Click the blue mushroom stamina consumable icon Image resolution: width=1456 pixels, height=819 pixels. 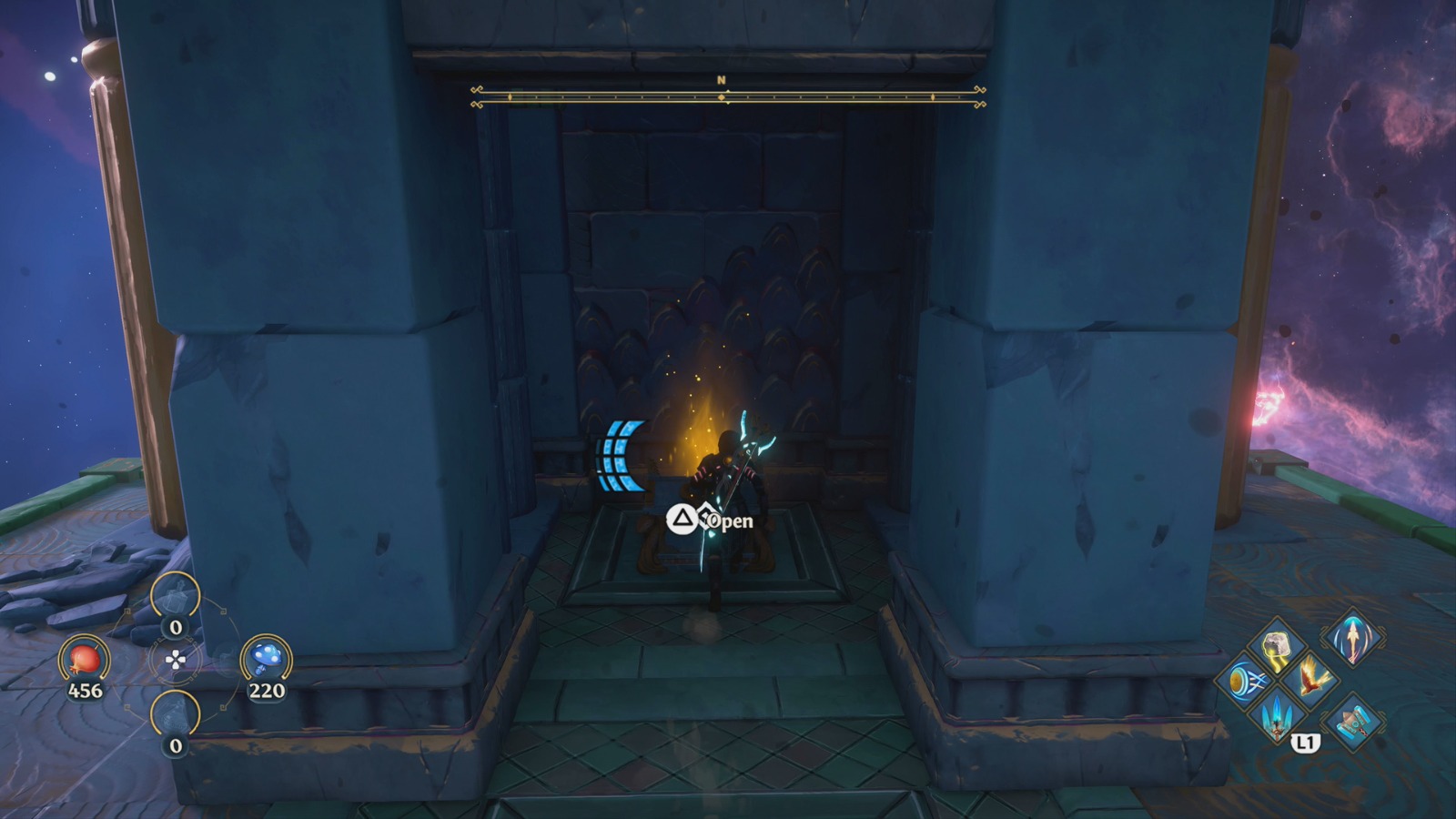click(x=267, y=657)
